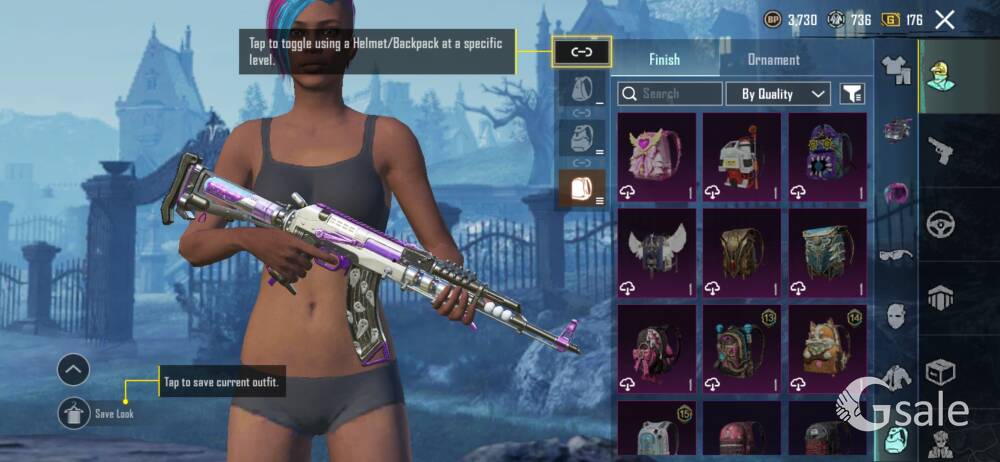Image resolution: width=1000 pixels, height=462 pixels.
Task: Pick the orange corgi backpack skin
Action: click(x=827, y=347)
